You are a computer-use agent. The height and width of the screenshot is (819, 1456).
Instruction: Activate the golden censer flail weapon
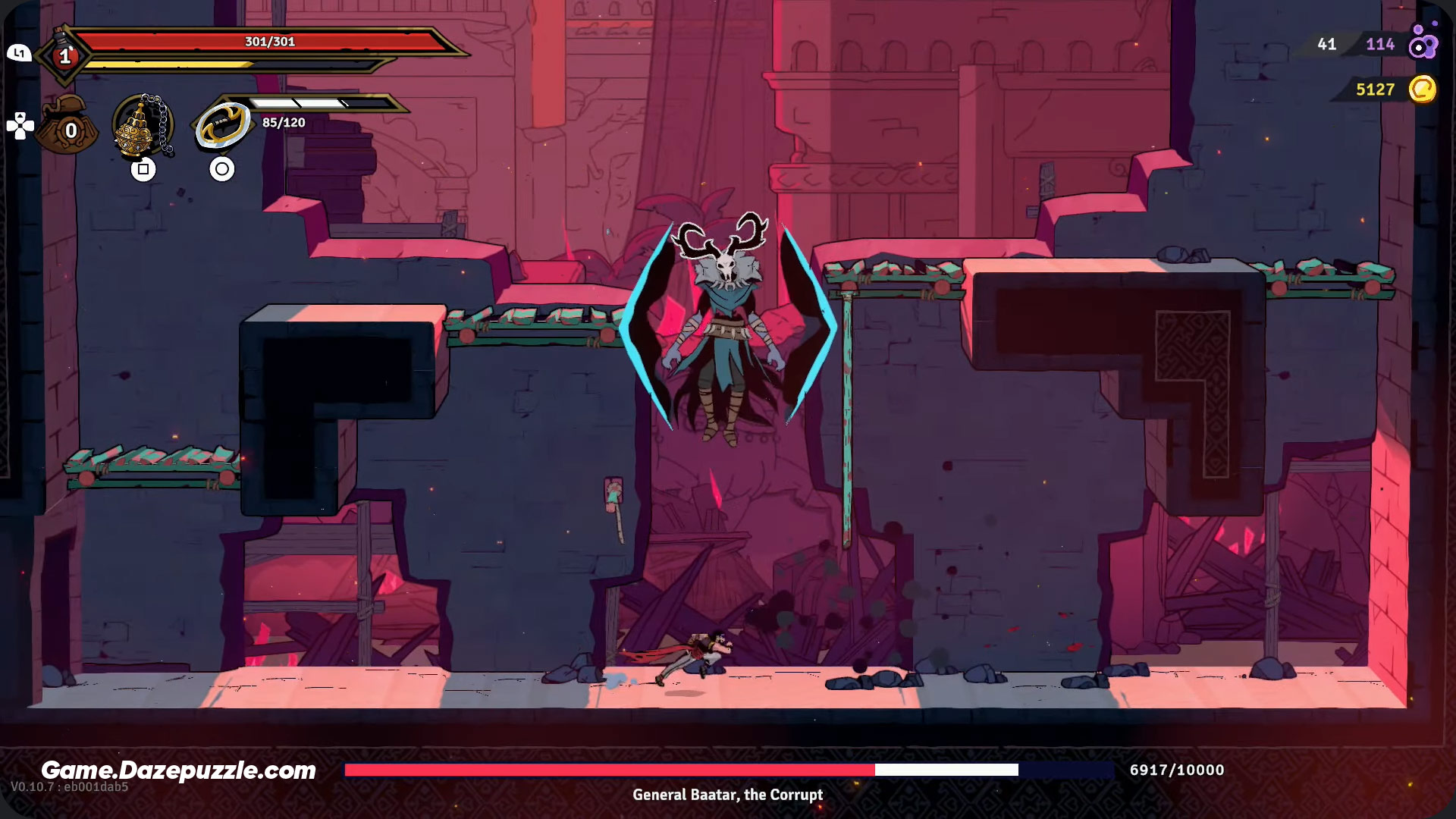click(142, 127)
